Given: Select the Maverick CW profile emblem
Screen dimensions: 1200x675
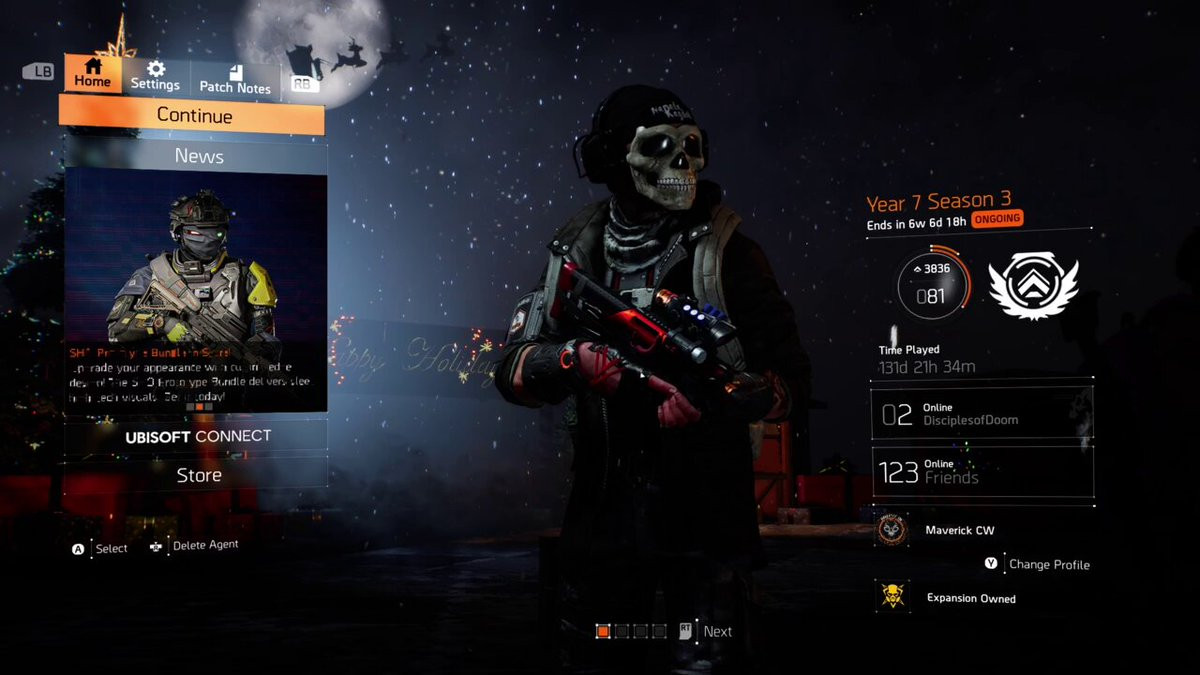Looking at the screenshot, I should click(892, 530).
